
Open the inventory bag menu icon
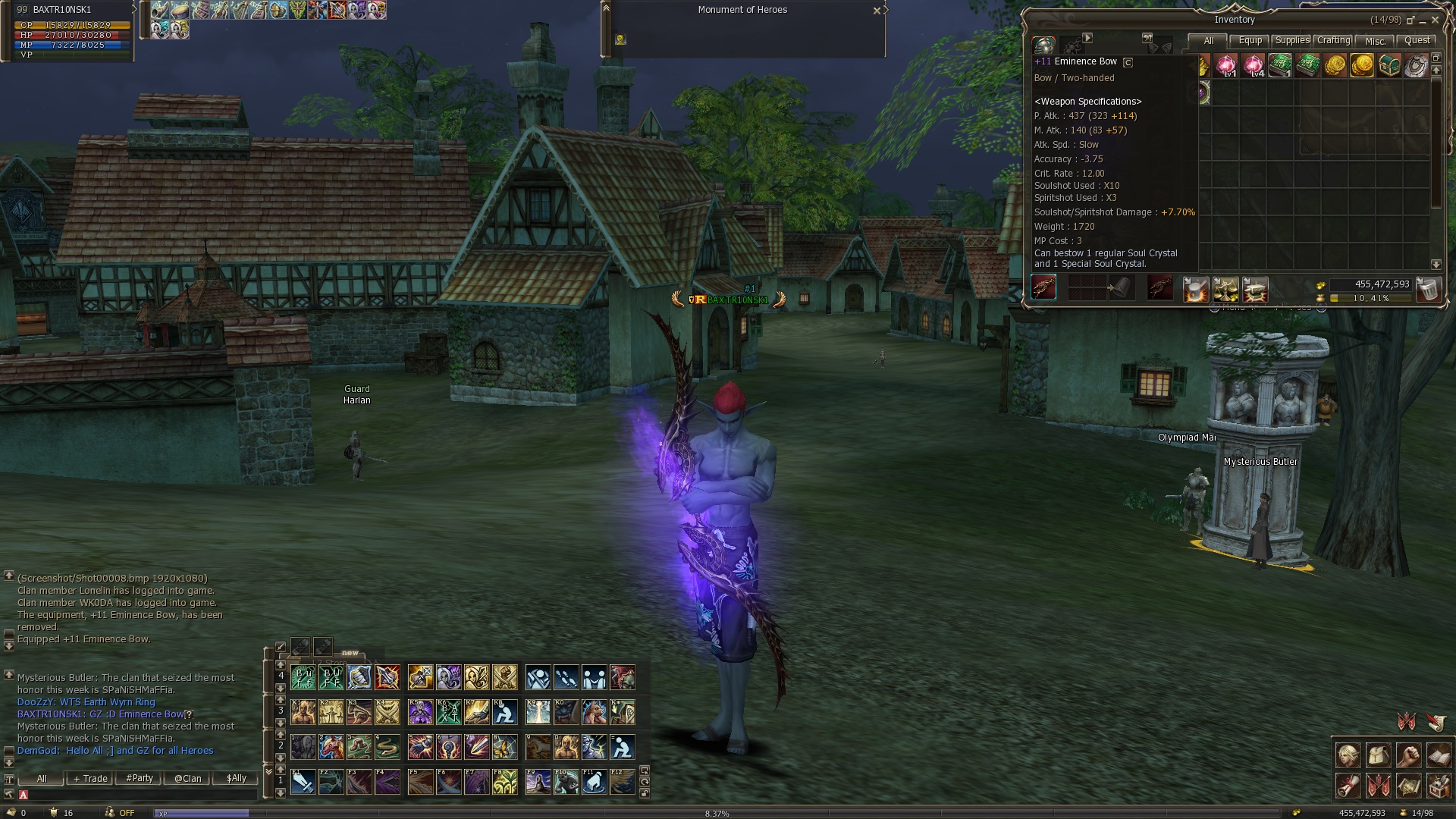coord(1378,756)
